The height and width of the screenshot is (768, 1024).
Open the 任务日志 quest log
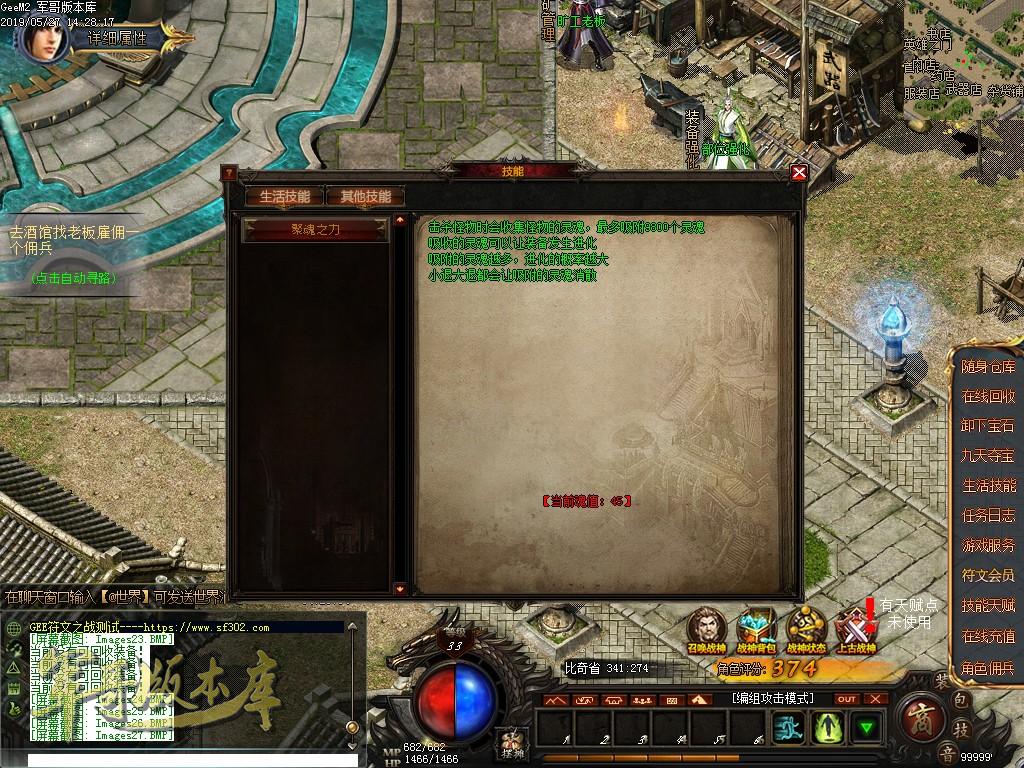coord(988,516)
